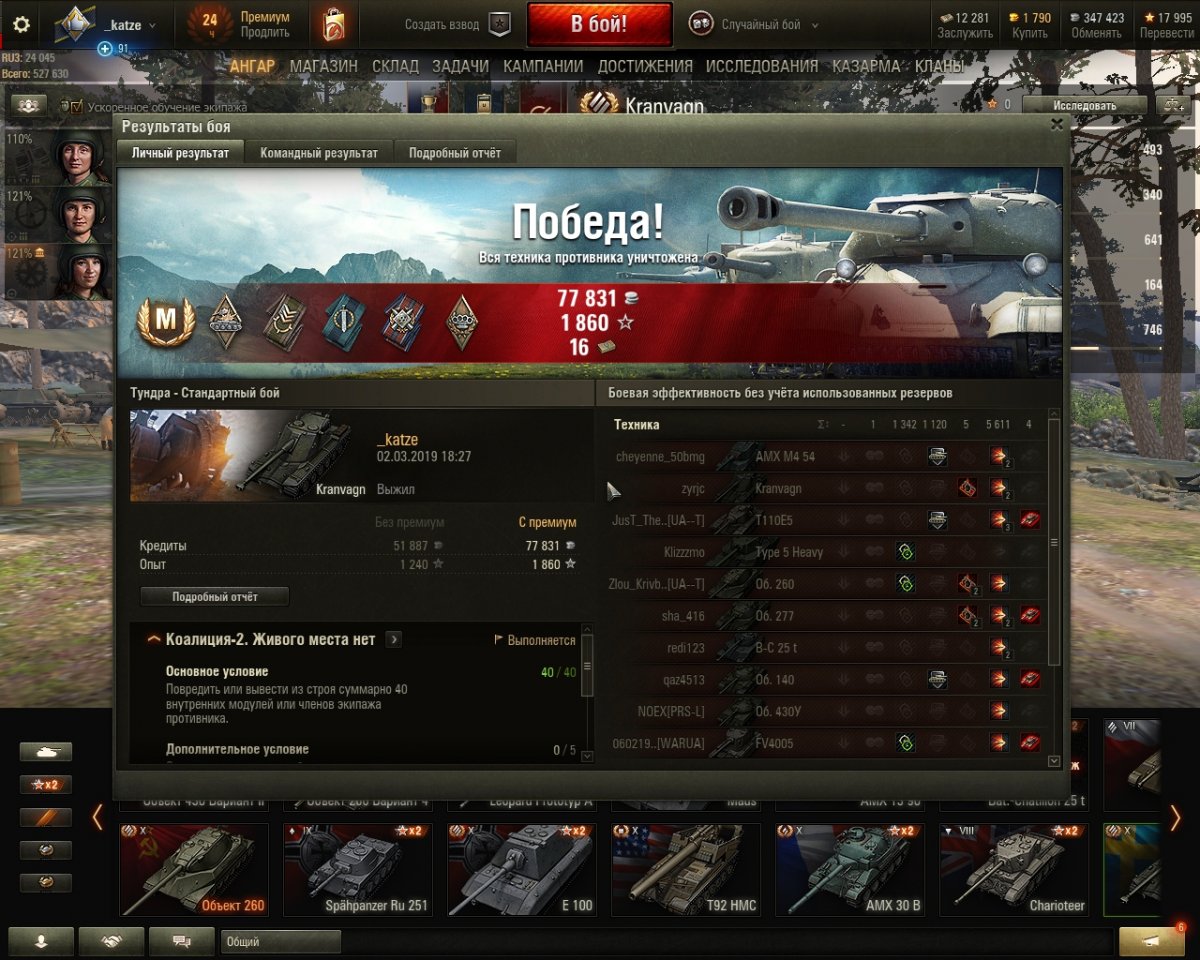Image resolution: width=1200 pixels, height=960 pixels.
Task: Open the Кланы section
Action: point(938,67)
